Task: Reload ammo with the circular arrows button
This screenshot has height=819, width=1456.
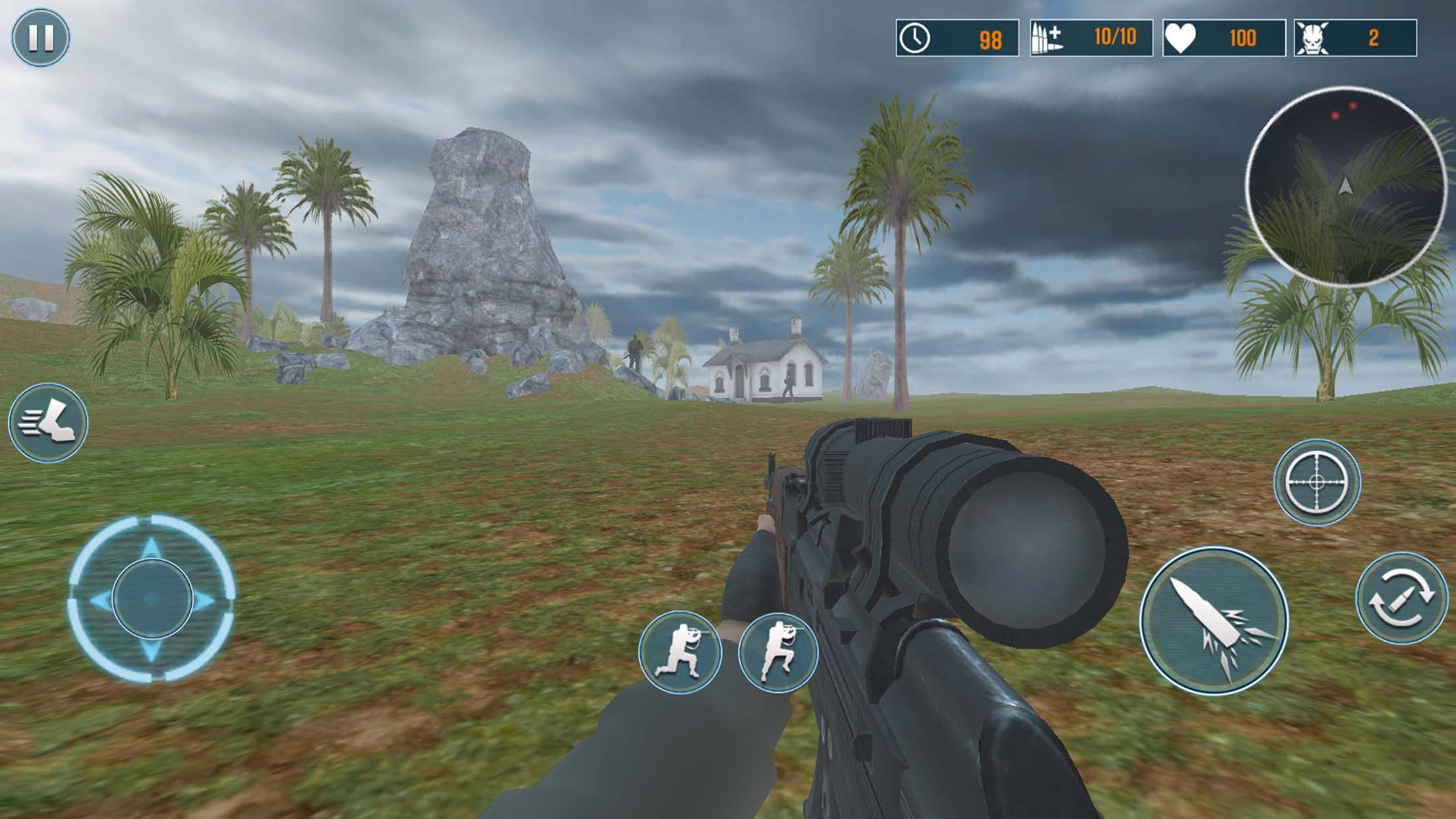Action: point(1401,598)
